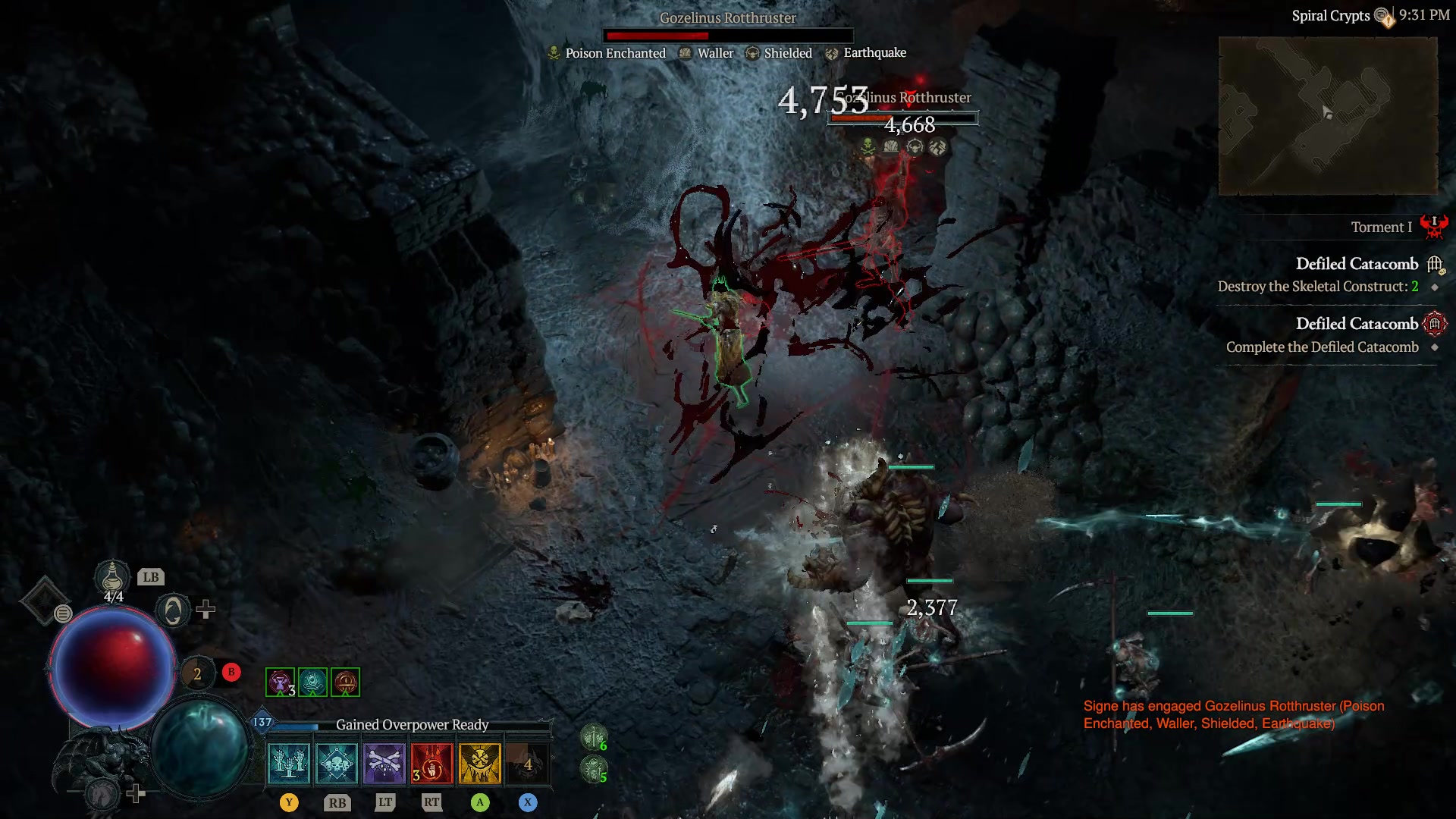
Task: Click Gozelinus Rotthruster's boss health bar
Action: coord(728,34)
